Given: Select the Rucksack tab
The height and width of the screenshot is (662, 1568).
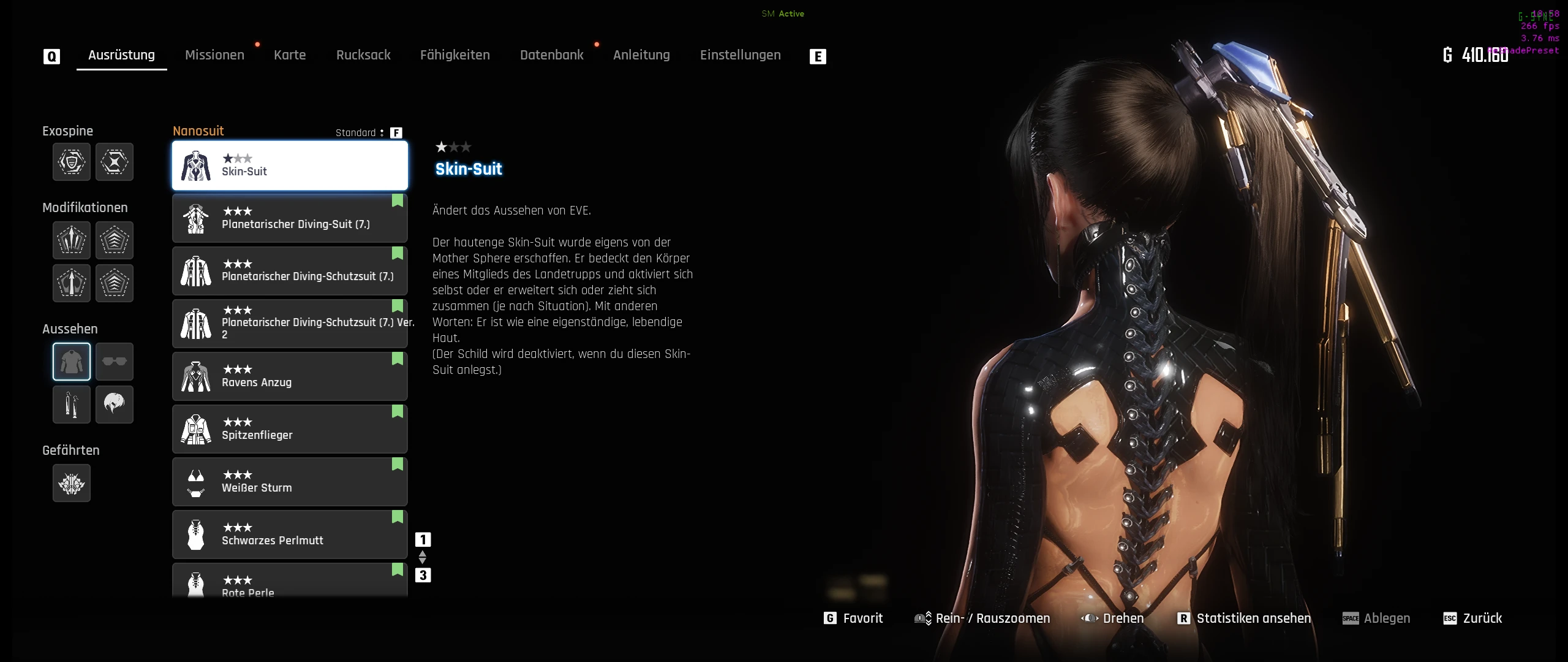Looking at the screenshot, I should click(x=363, y=55).
